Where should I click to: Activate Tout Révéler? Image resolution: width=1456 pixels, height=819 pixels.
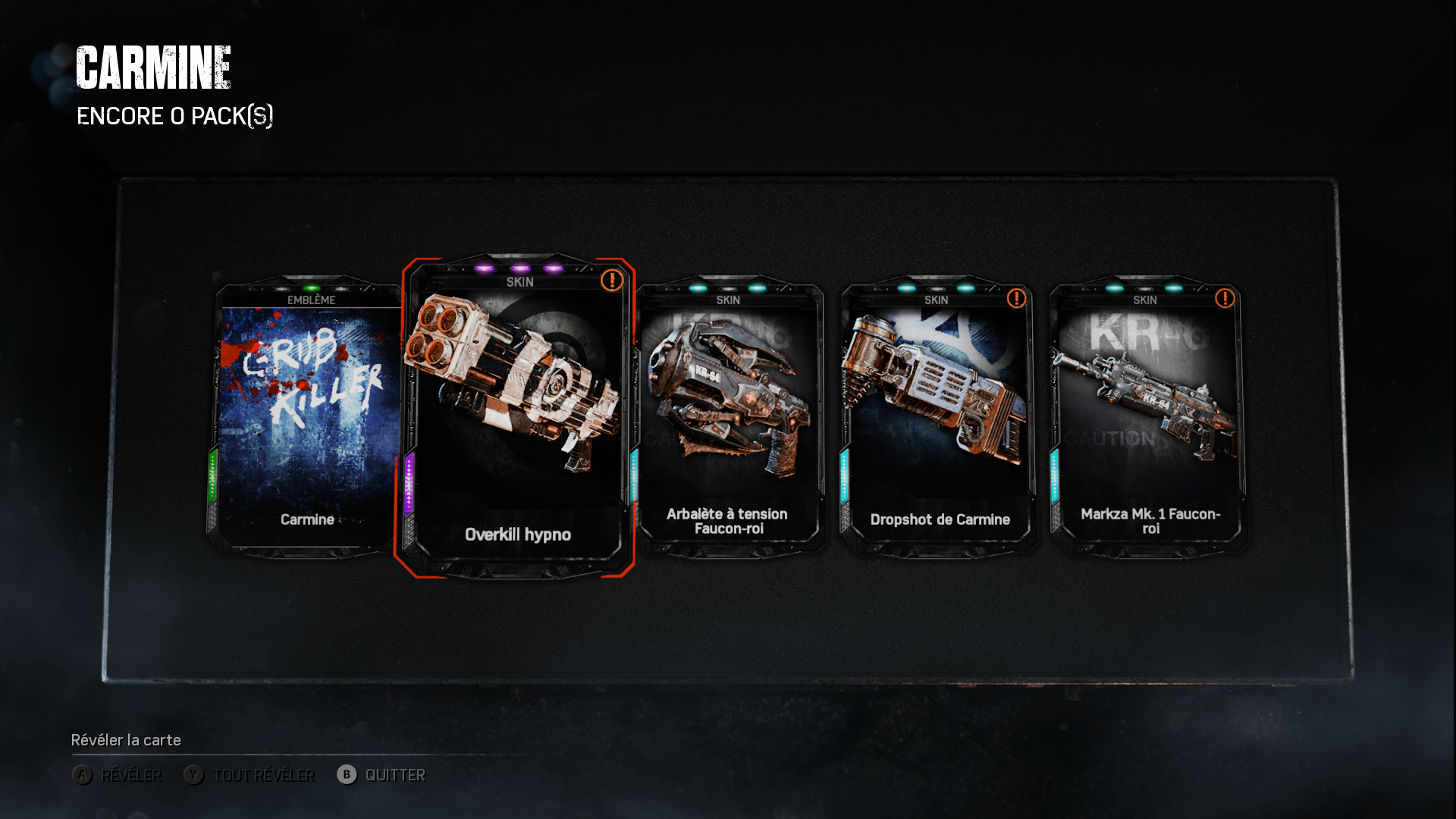tap(249, 775)
